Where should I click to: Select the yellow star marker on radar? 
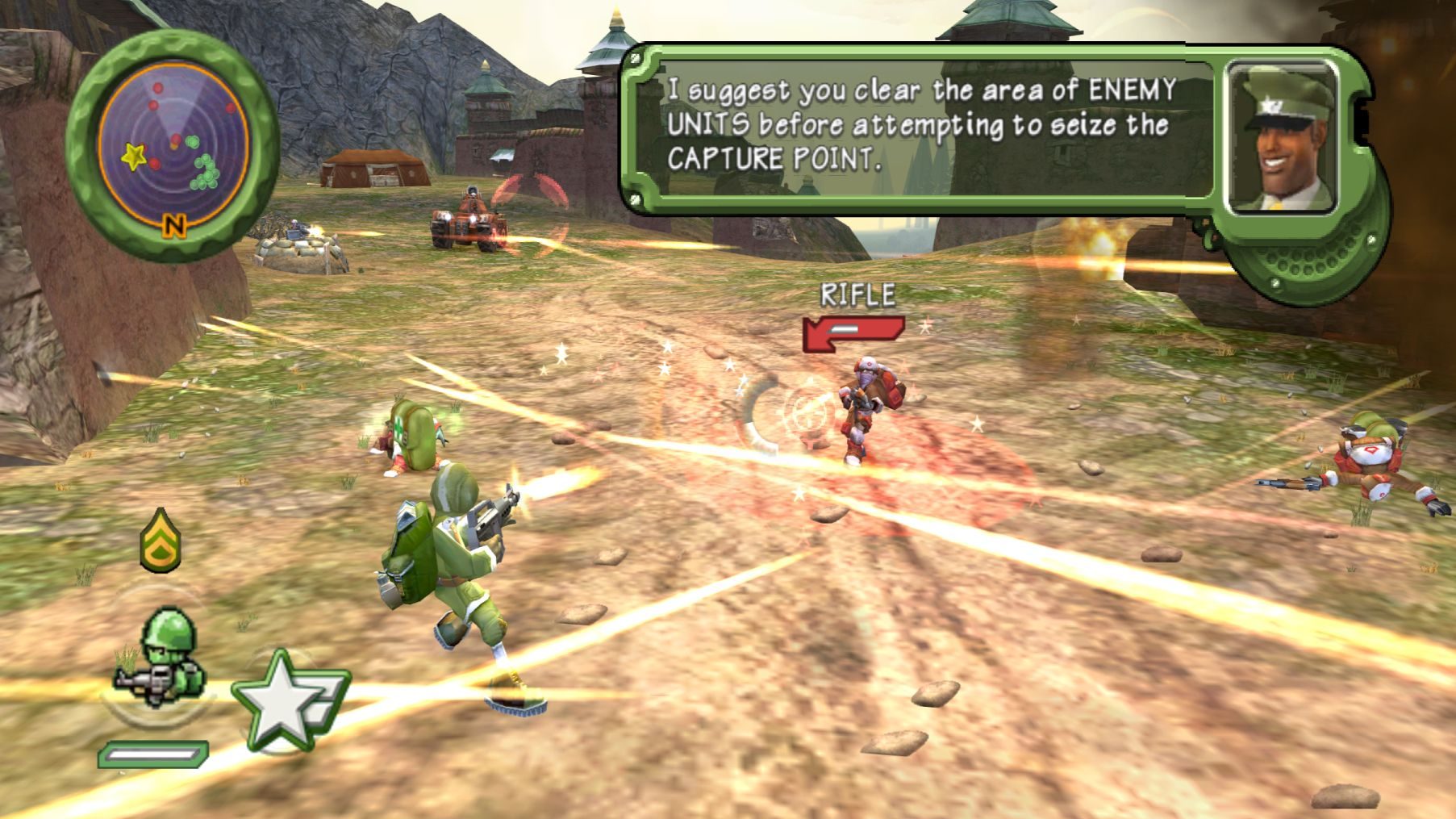point(134,156)
